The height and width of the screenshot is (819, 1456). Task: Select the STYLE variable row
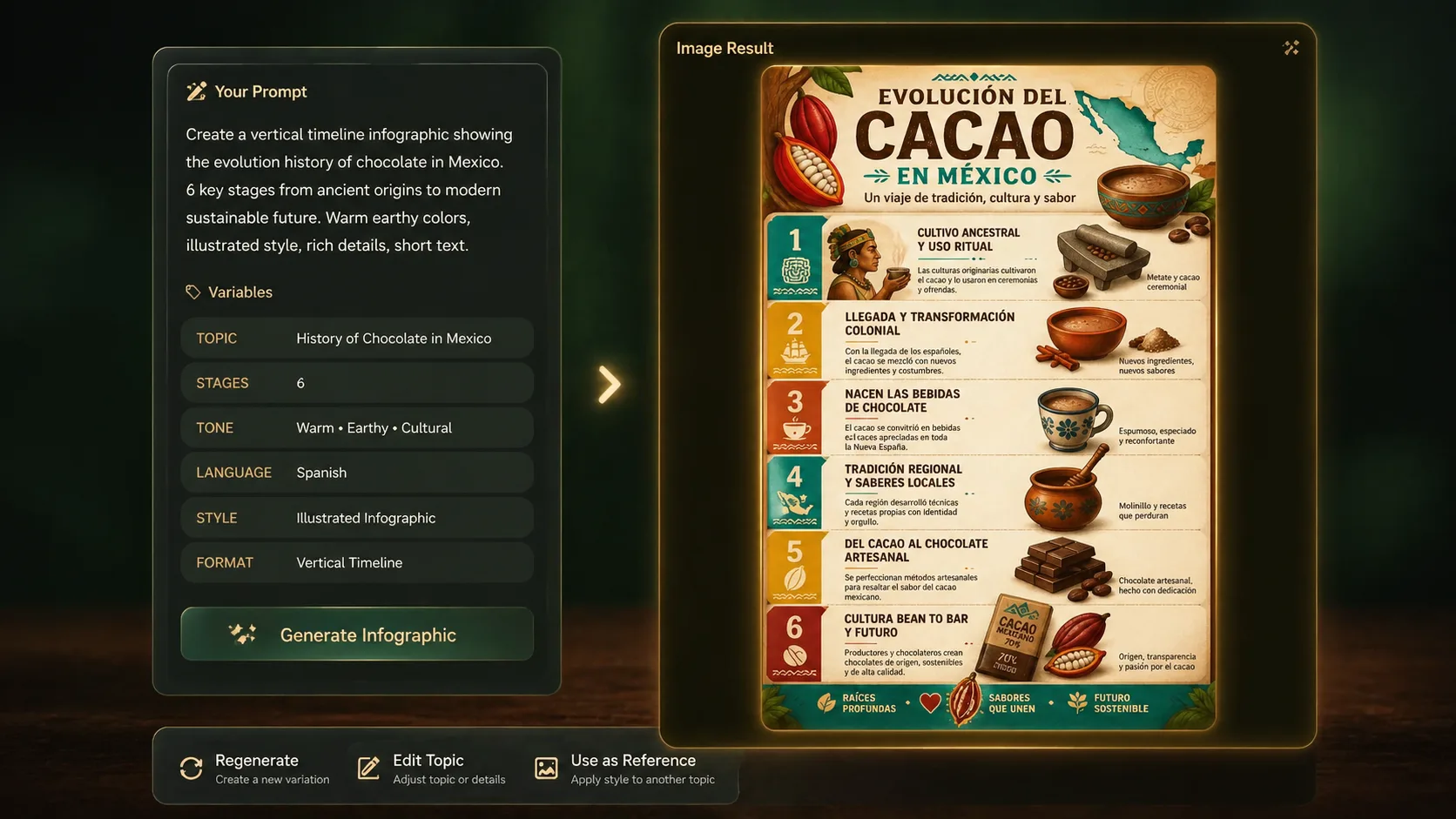point(357,518)
